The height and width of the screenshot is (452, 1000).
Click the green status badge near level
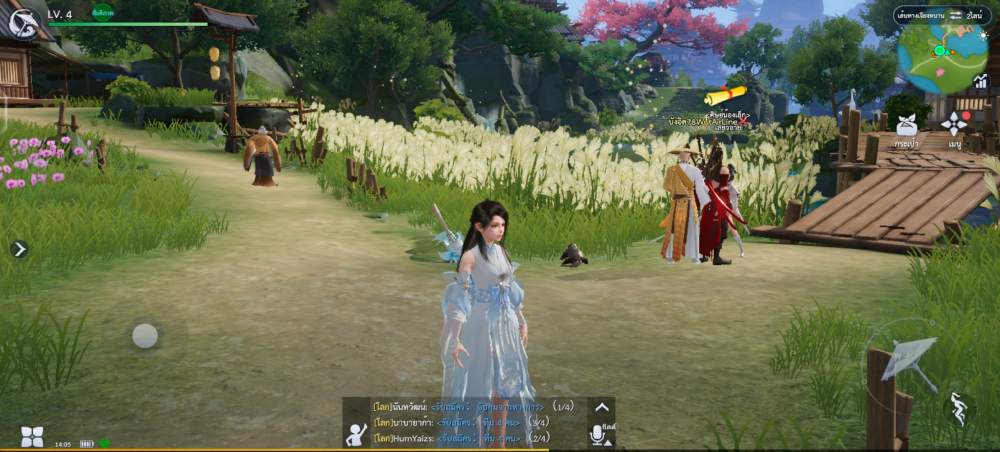click(102, 13)
